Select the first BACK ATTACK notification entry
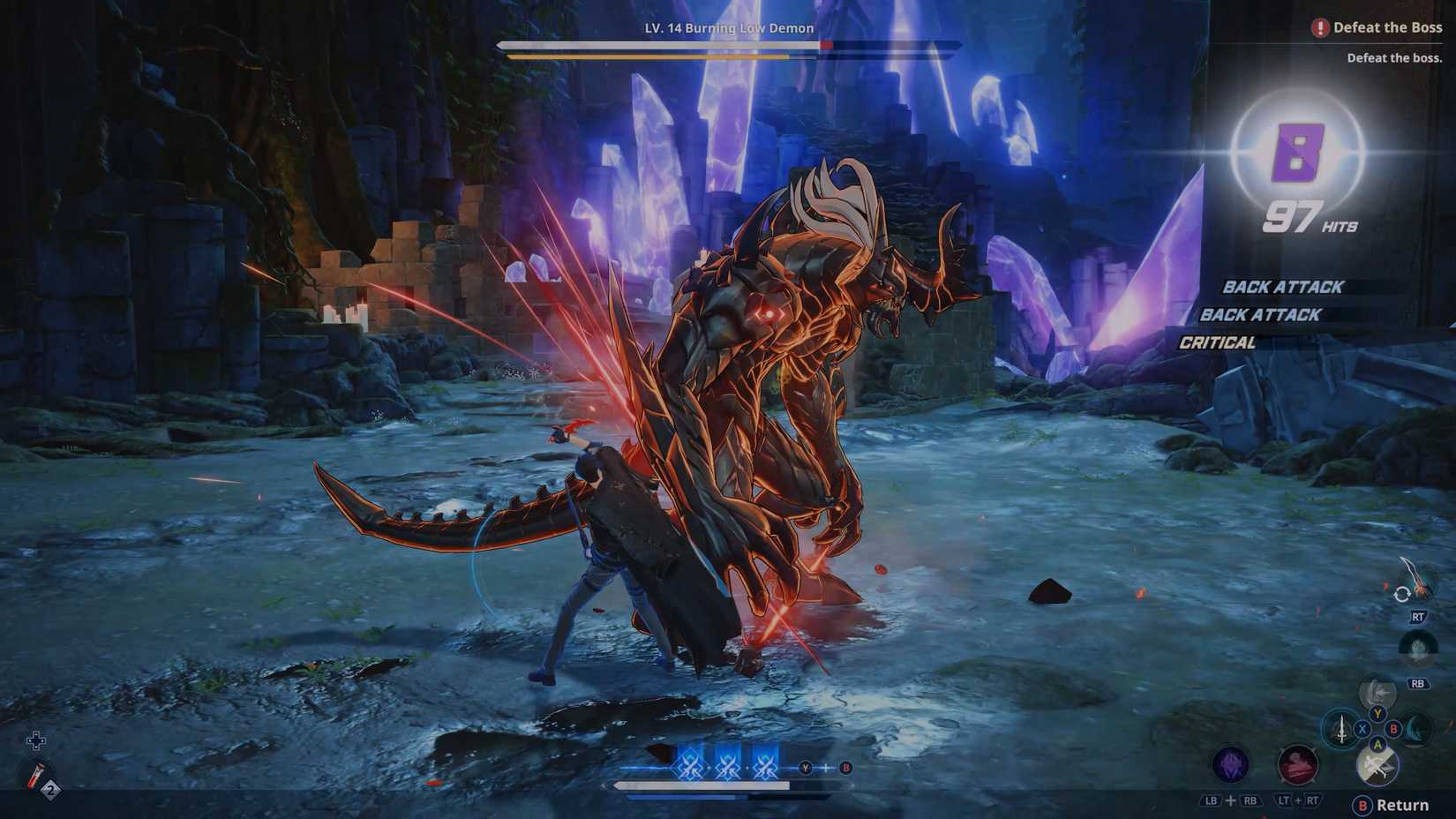Image resolution: width=1456 pixels, height=819 pixels. (x=1281, y=286)
